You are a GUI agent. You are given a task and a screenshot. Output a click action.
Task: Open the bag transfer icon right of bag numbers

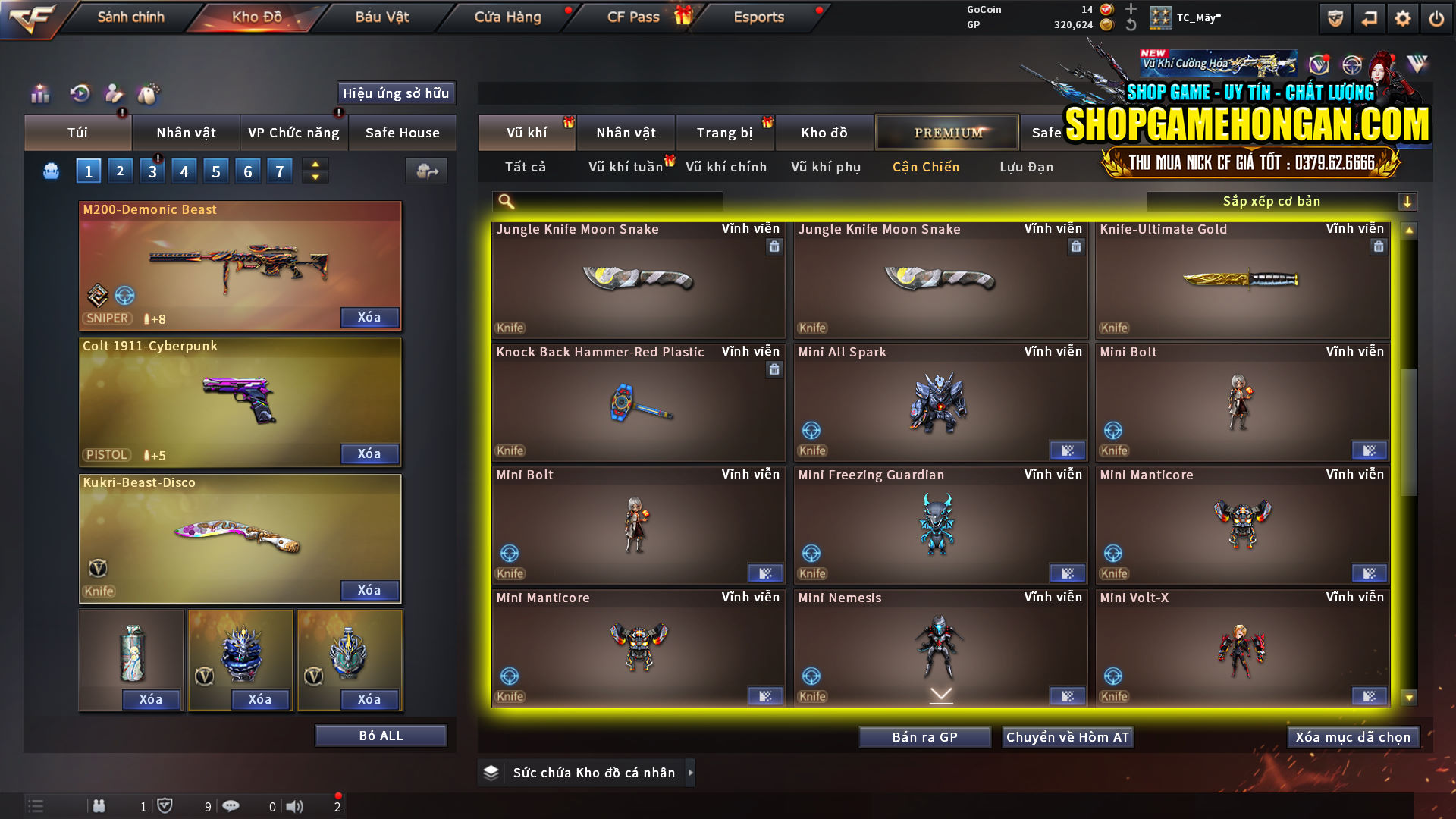click(426, 171)
